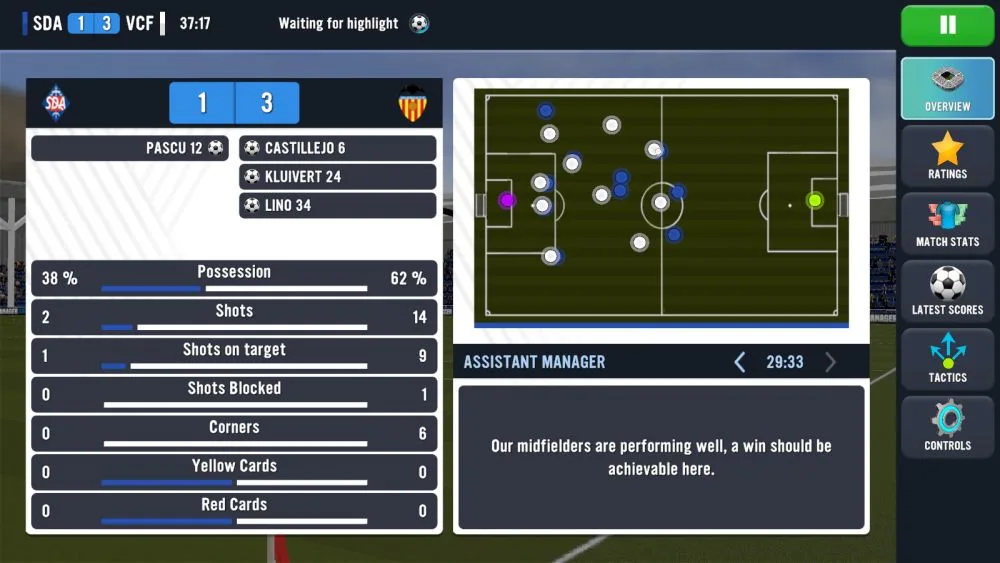View Latest Scores
This screenshot has height=563, width=1000.
[x=947, y=292]
